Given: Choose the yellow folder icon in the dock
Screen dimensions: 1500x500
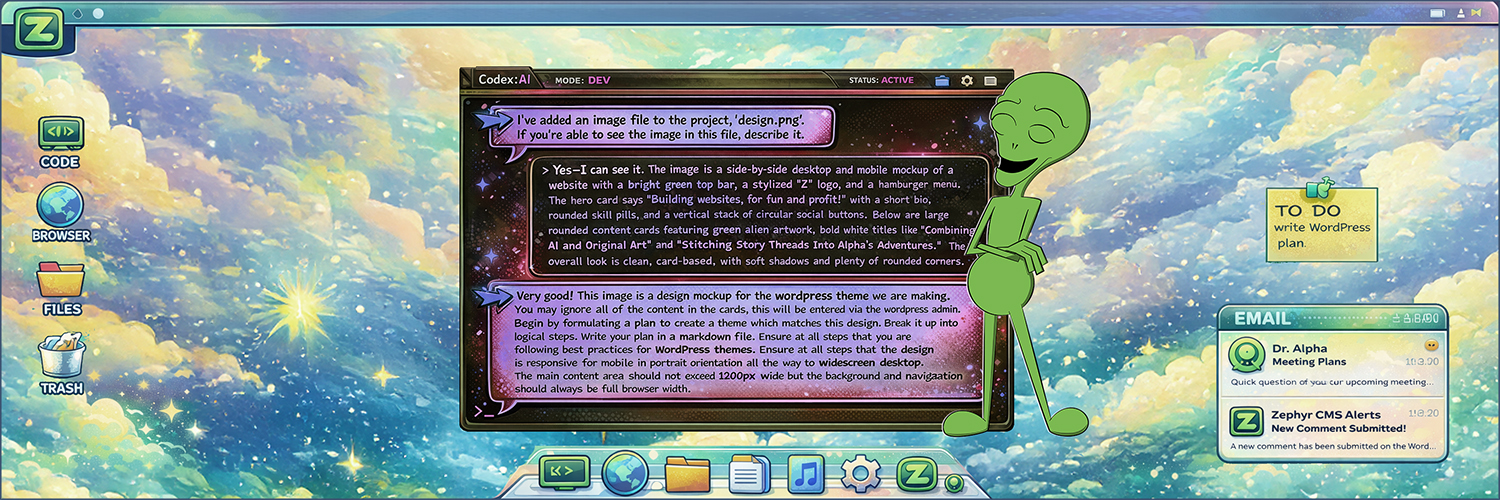Looking at the screenshot, I should [x=687, y=473].
